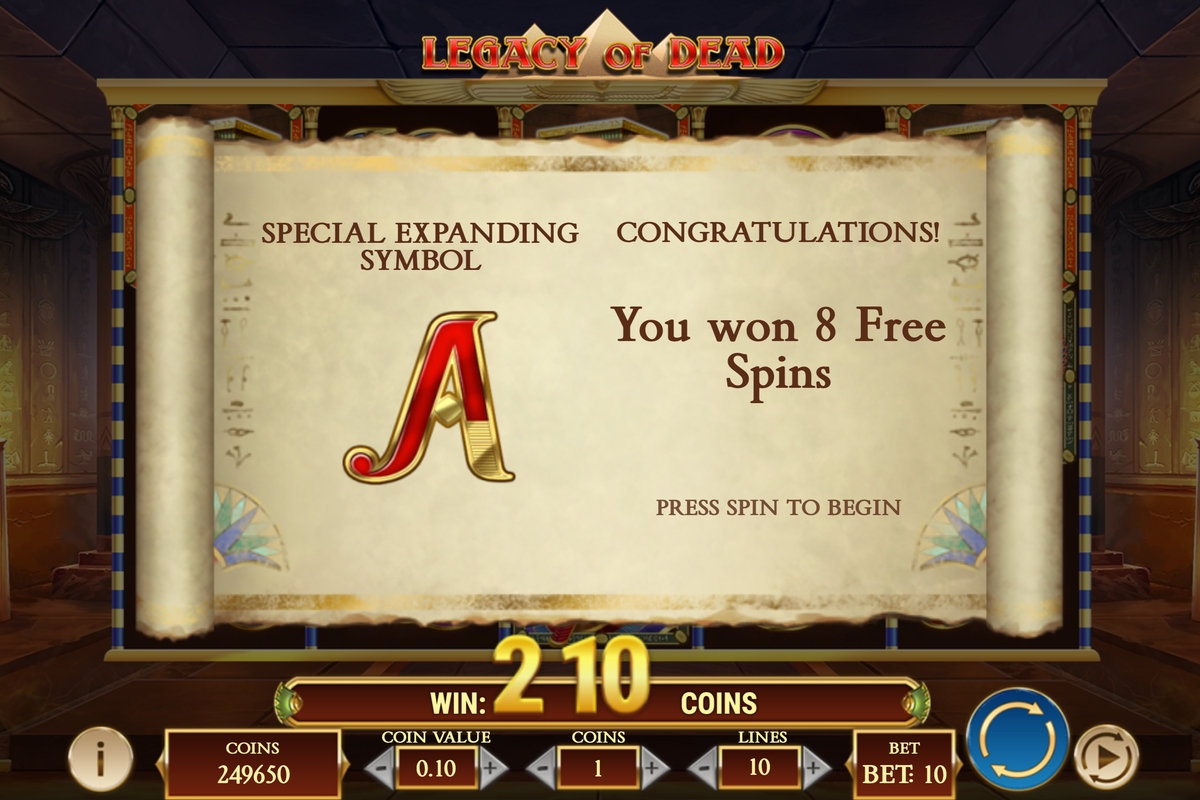Open the info paytable button
Viewport: 1200px width, 800px height.
100,758
